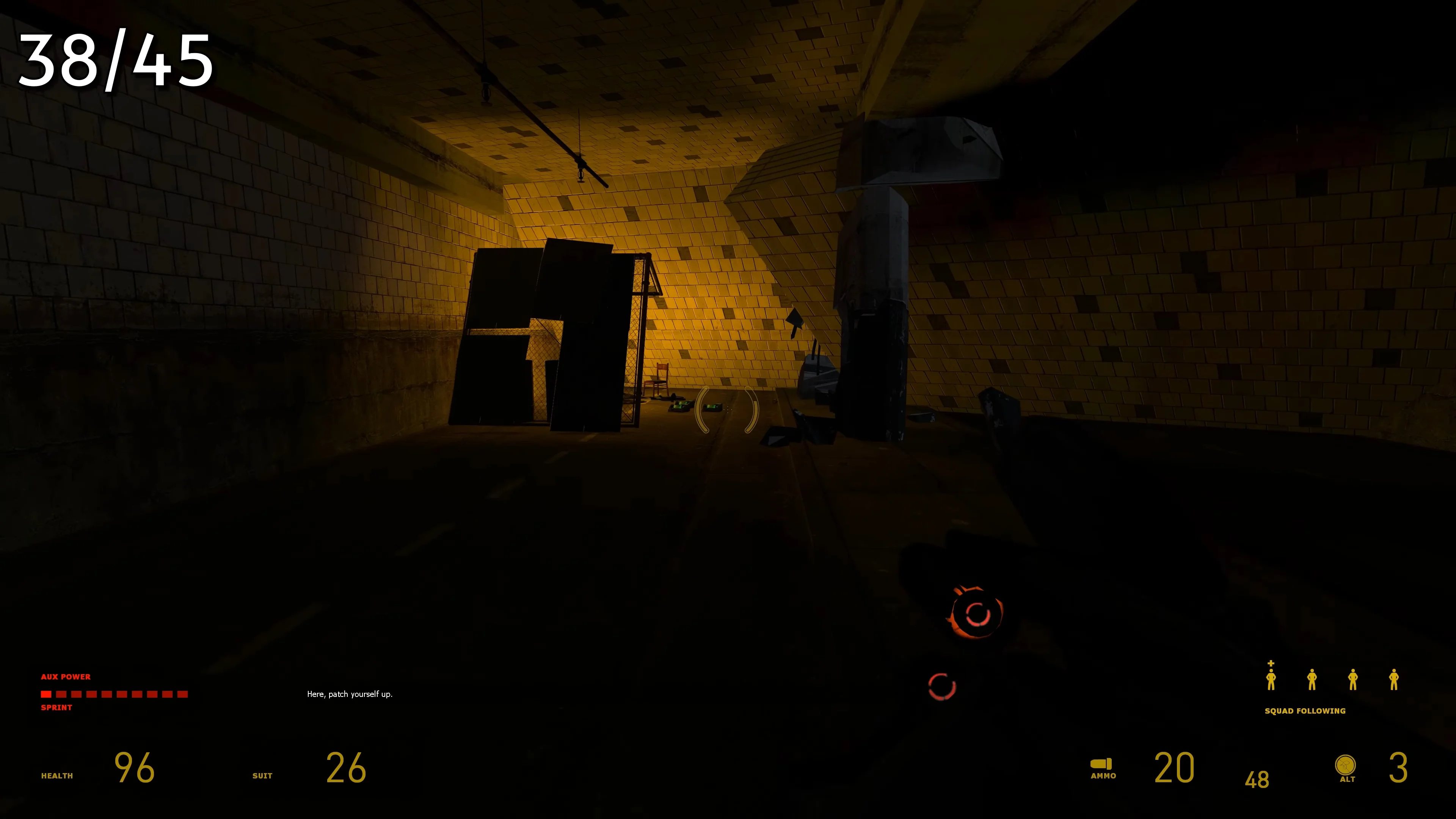Click the first aux power bar segment

(x=46, y=694)
